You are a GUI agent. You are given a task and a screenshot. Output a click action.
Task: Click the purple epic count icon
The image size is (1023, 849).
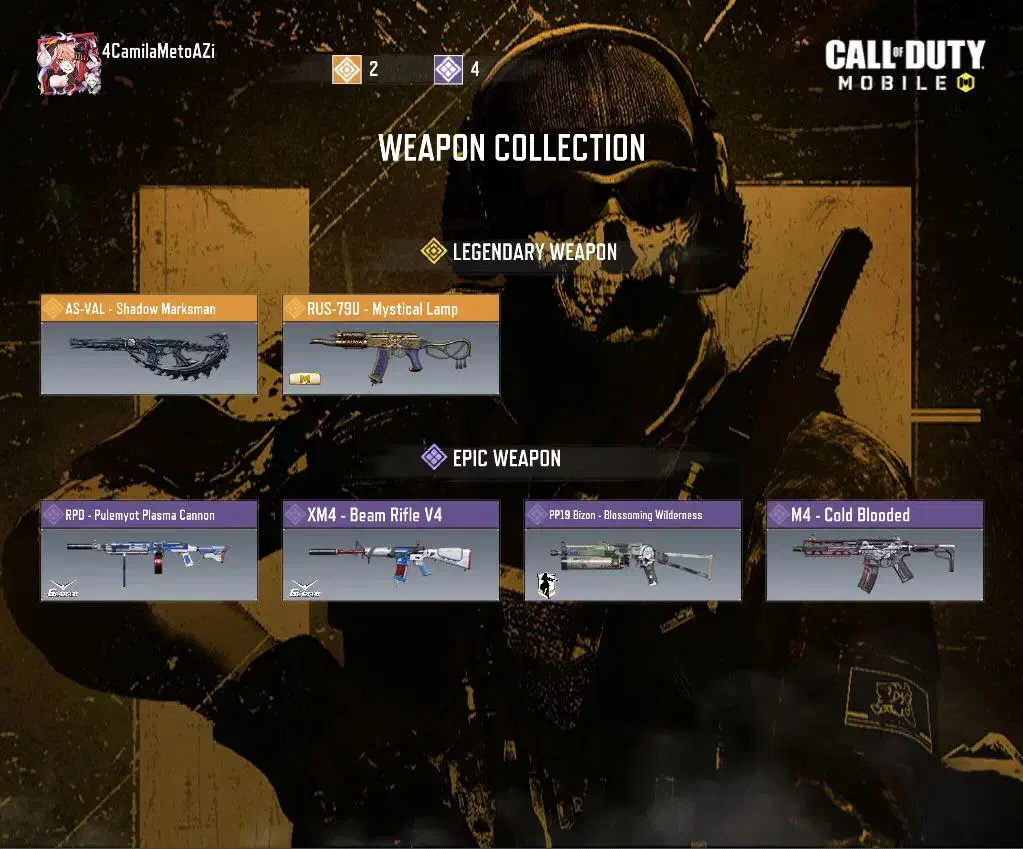[x=449, y=69]
